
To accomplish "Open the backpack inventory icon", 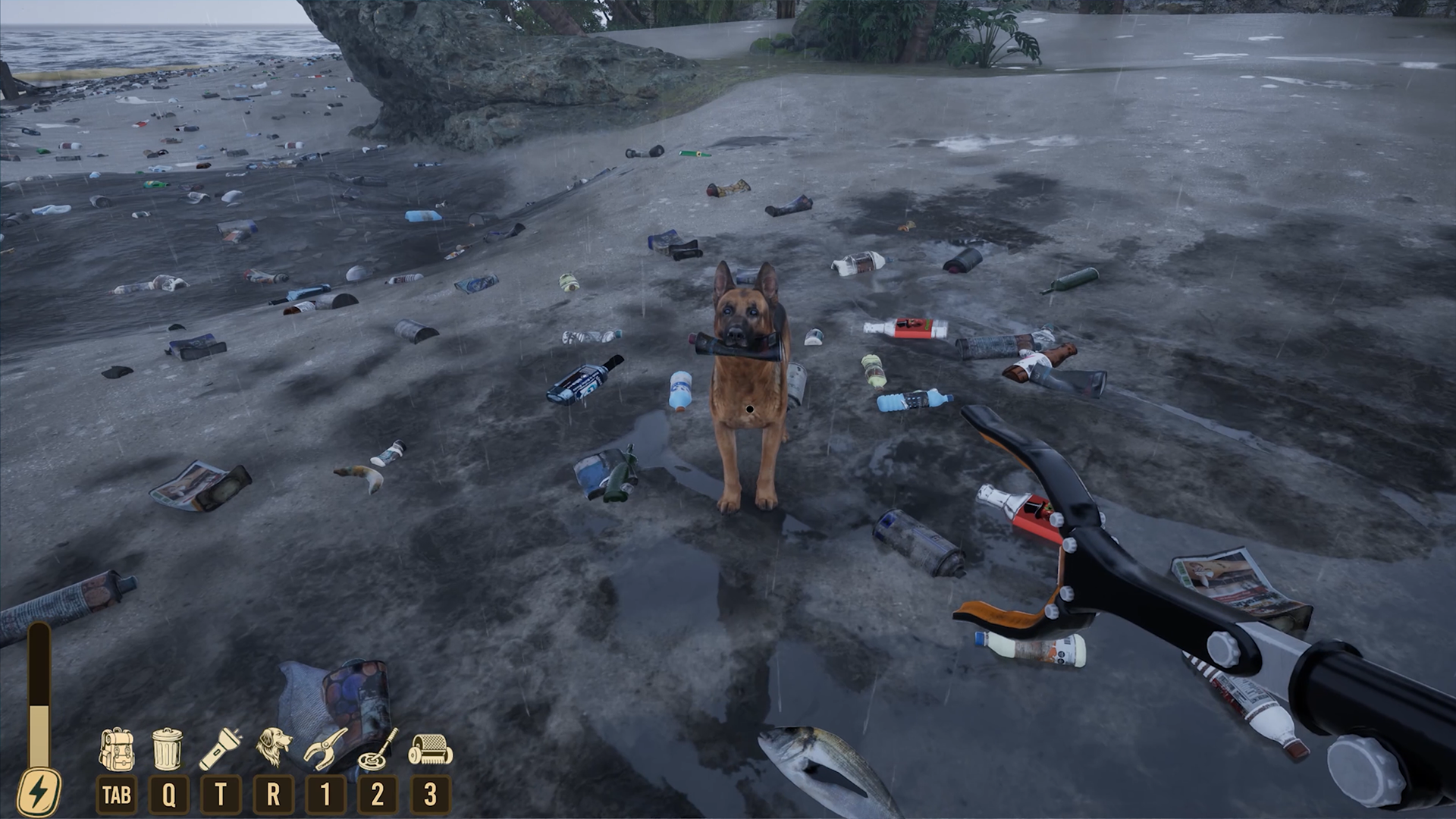I will coord(116,748).
